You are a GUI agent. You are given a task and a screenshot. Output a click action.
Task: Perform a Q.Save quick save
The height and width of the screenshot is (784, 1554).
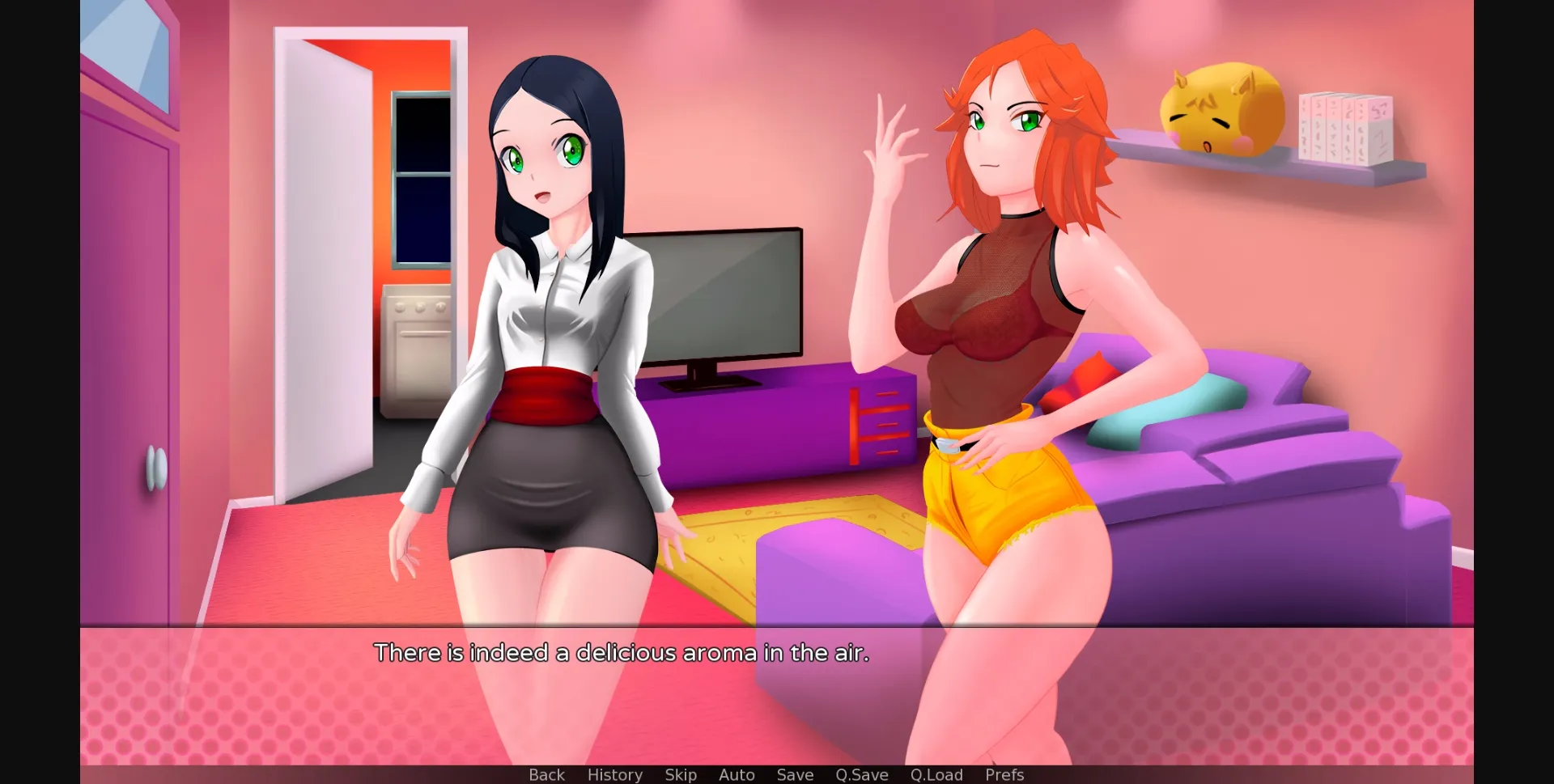point(861,774)
